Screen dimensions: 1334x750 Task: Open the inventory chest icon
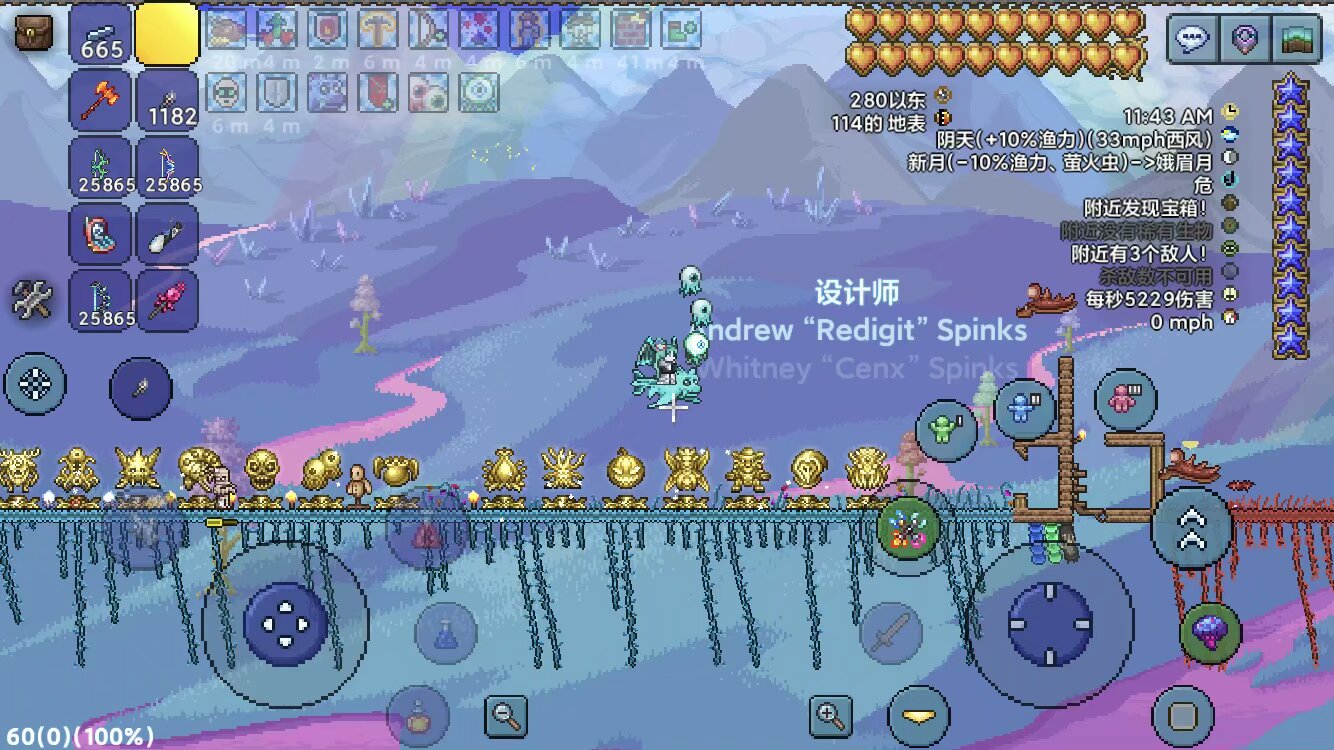coord(33,34)
